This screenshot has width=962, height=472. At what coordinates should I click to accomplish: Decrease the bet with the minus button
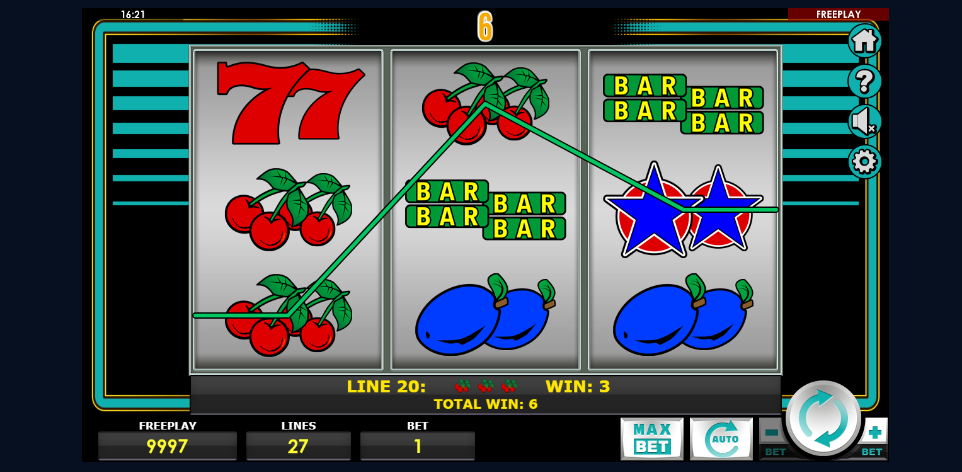pyautogui.click(x=772, y=432)
